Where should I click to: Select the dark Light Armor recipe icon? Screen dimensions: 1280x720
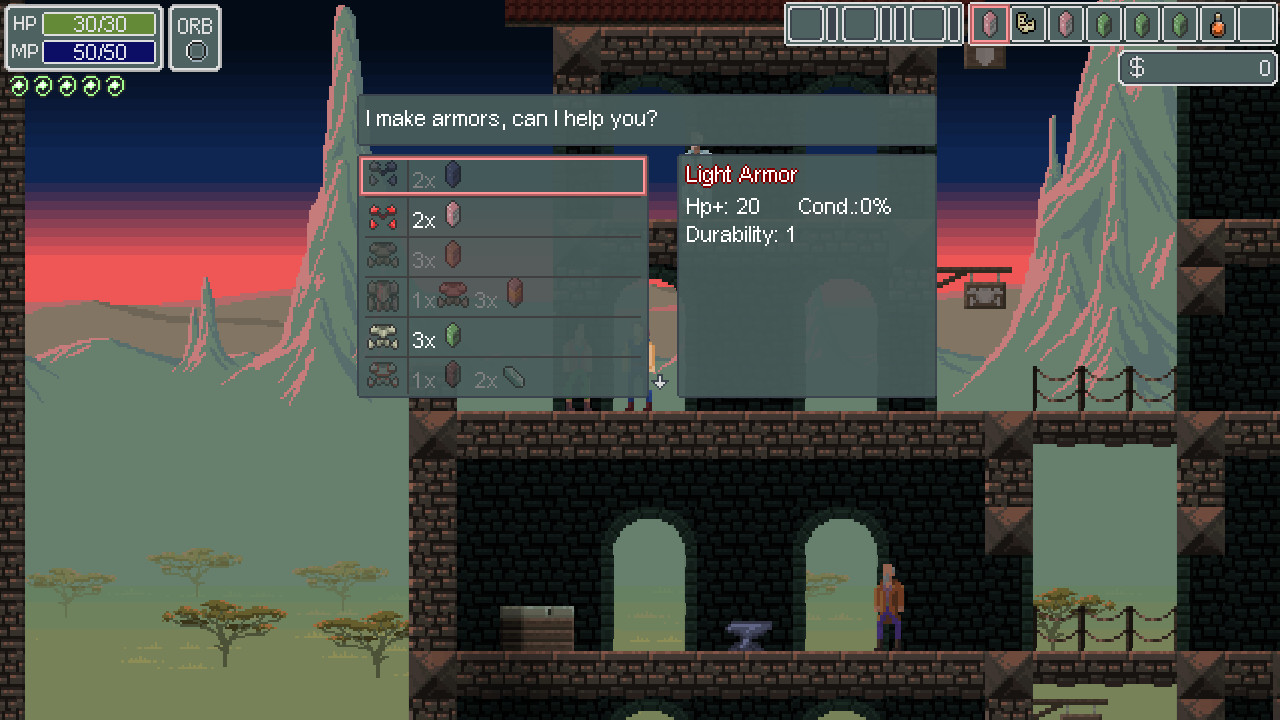pos(385,174)
